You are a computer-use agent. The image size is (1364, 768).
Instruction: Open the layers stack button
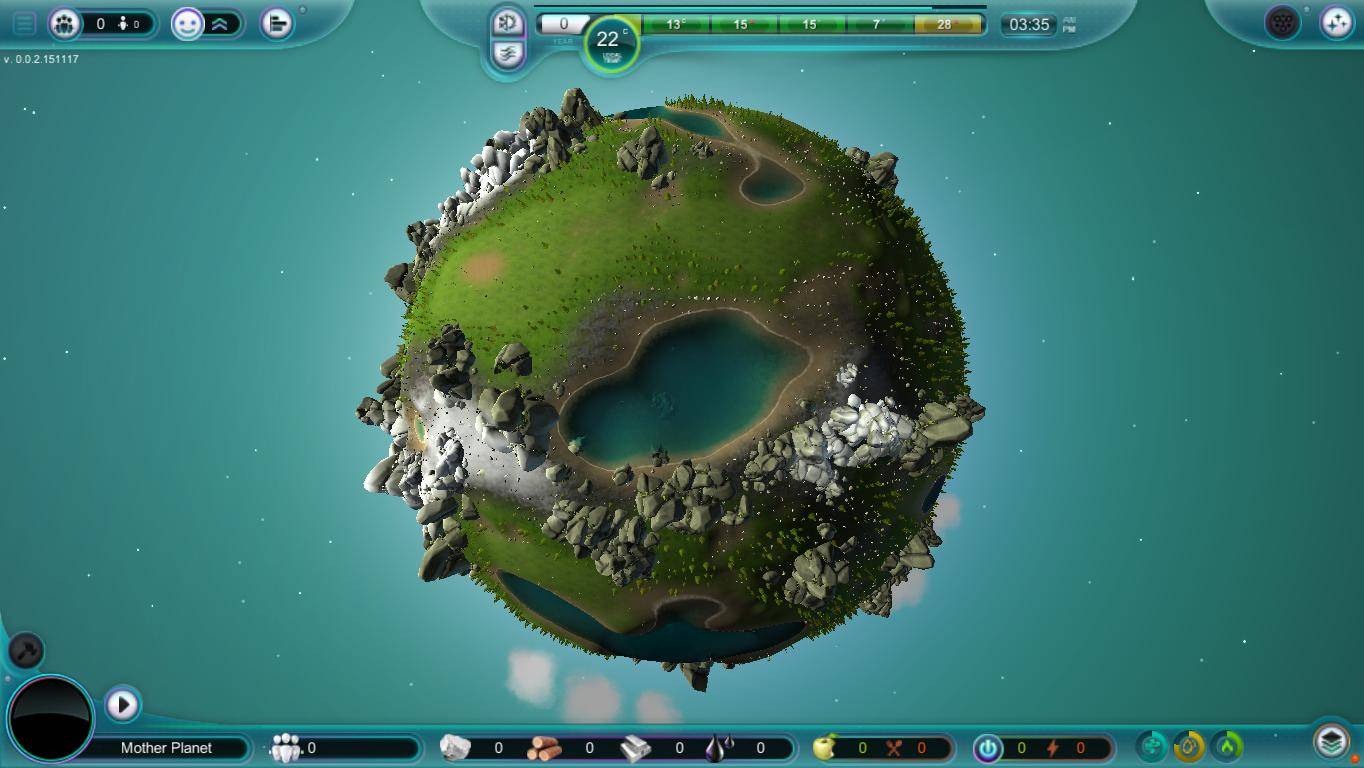[x=1331, y=742]
